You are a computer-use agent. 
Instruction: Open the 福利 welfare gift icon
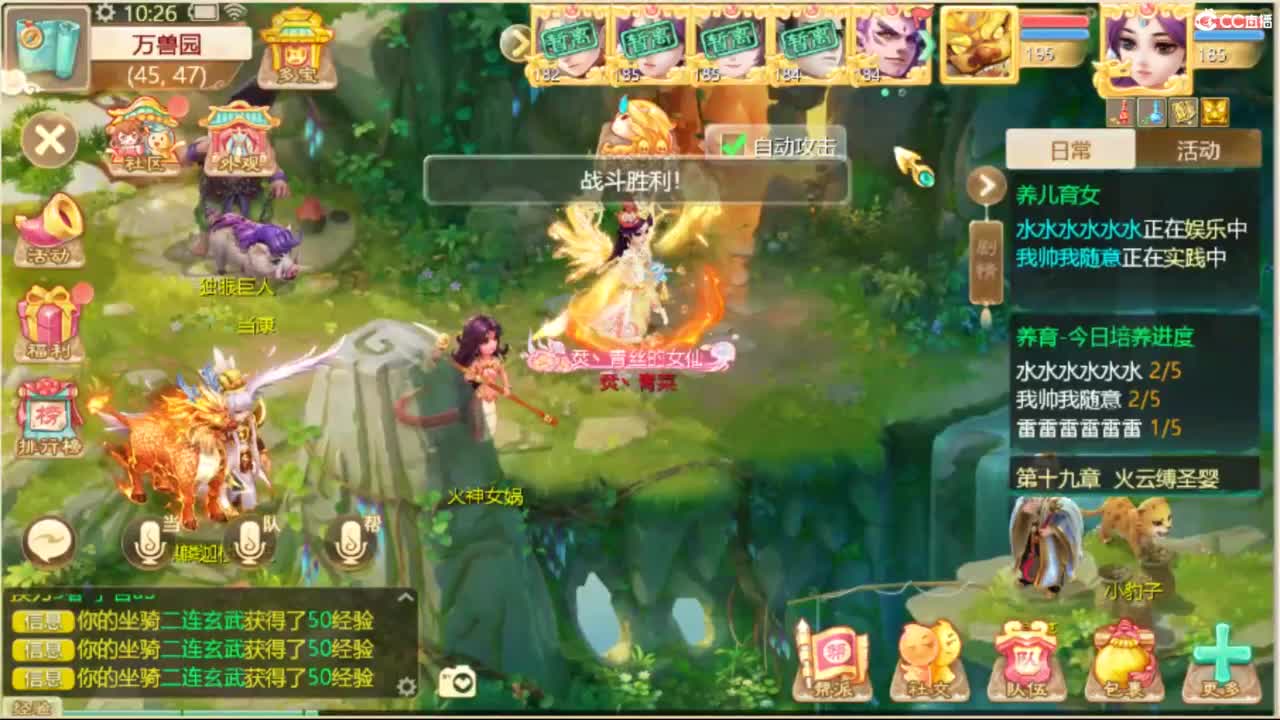(x=47, y=318)
